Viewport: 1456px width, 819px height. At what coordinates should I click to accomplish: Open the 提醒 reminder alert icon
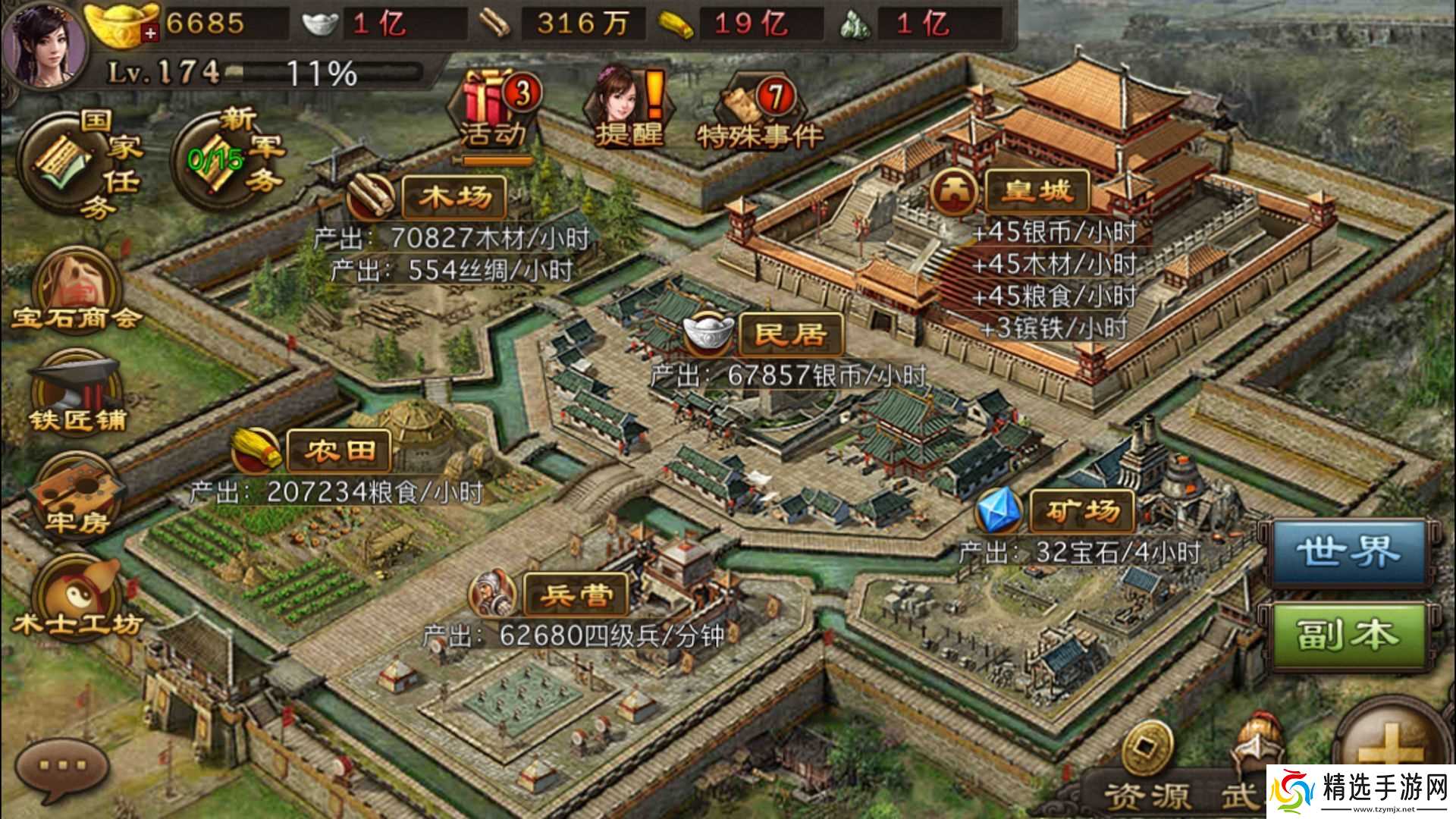pos(629,106)
